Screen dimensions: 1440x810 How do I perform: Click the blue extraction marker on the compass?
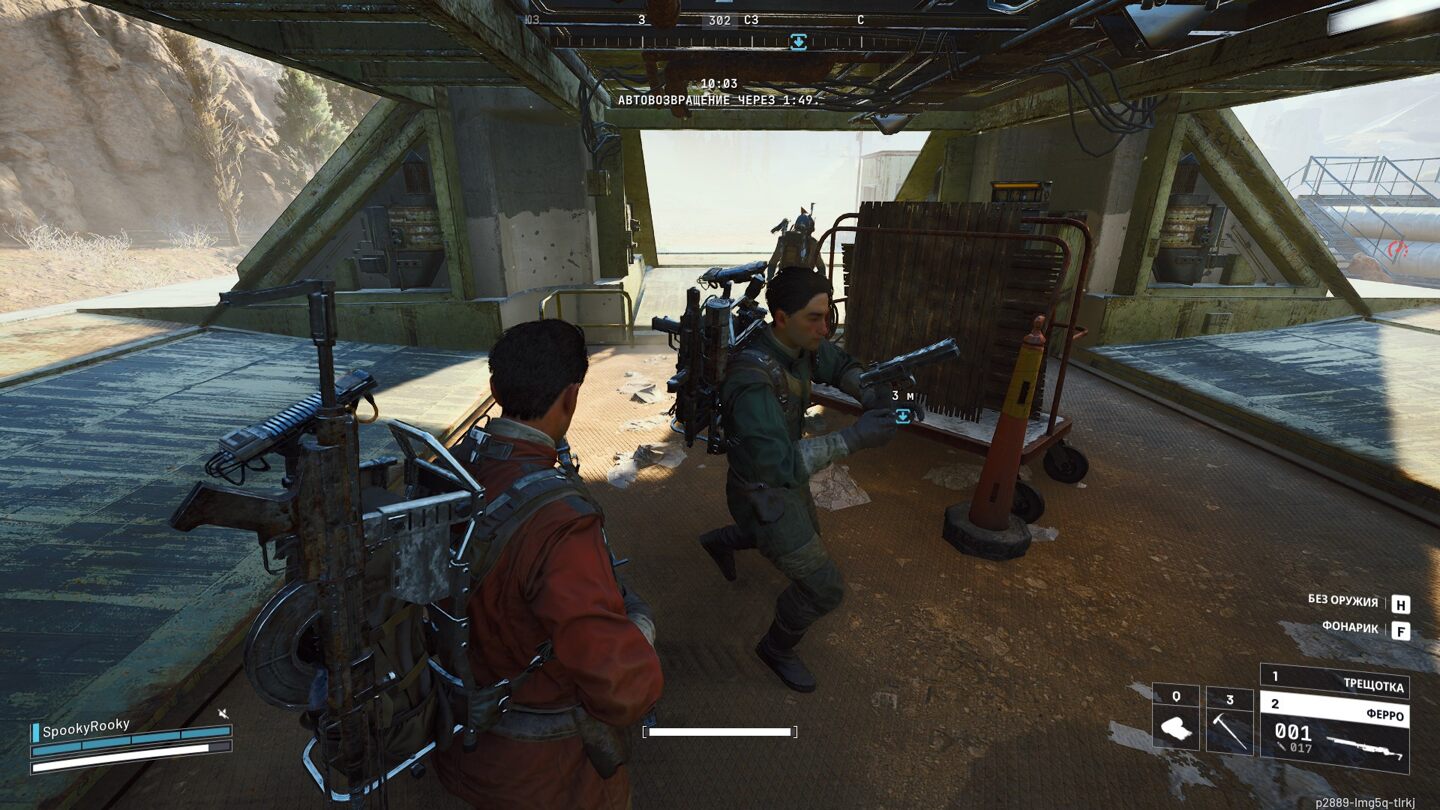click(x=798, y=41)
